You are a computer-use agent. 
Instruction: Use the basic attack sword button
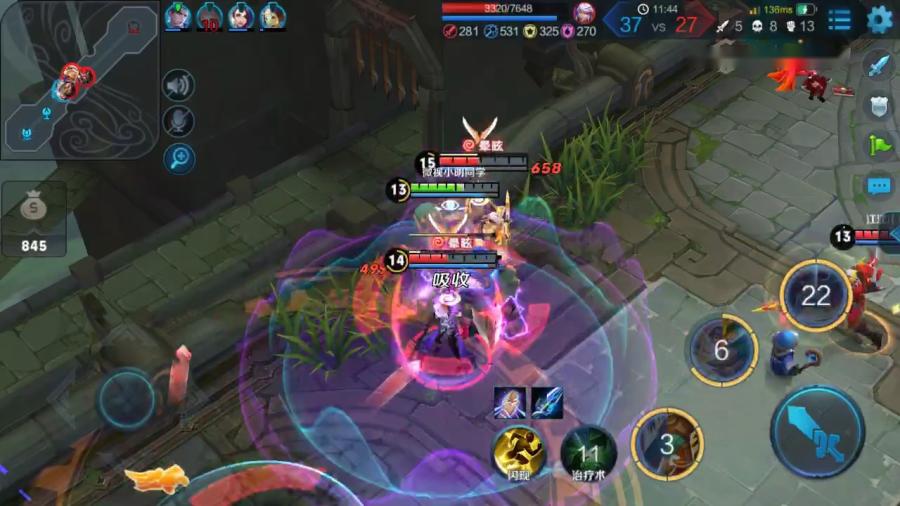(817, 433)
